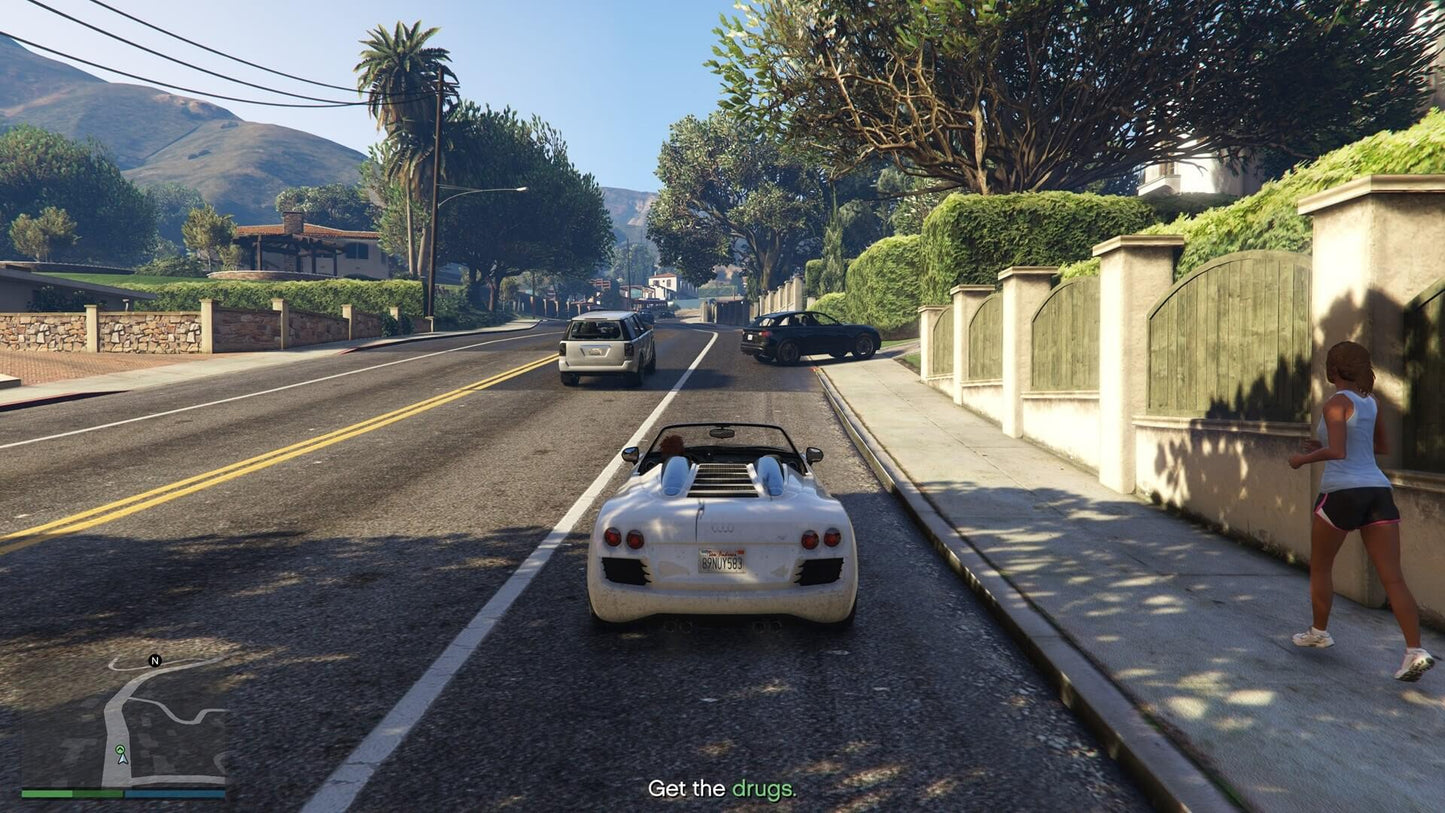Click the left taillight cluster of the white convertible
Screen dimensions: 1445x813
(624, 537)
